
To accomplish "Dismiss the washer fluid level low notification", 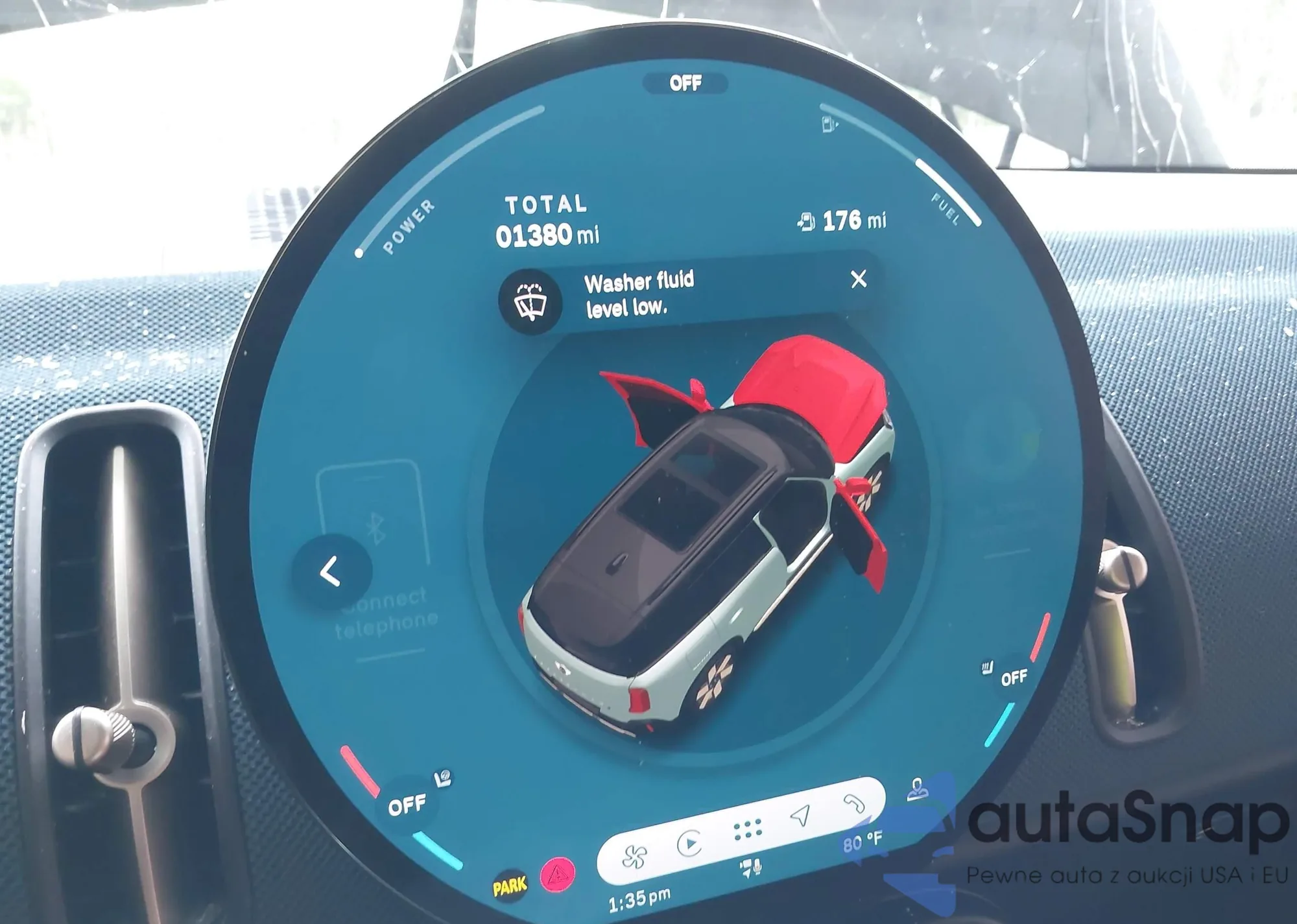I will (x=858, y=279).
